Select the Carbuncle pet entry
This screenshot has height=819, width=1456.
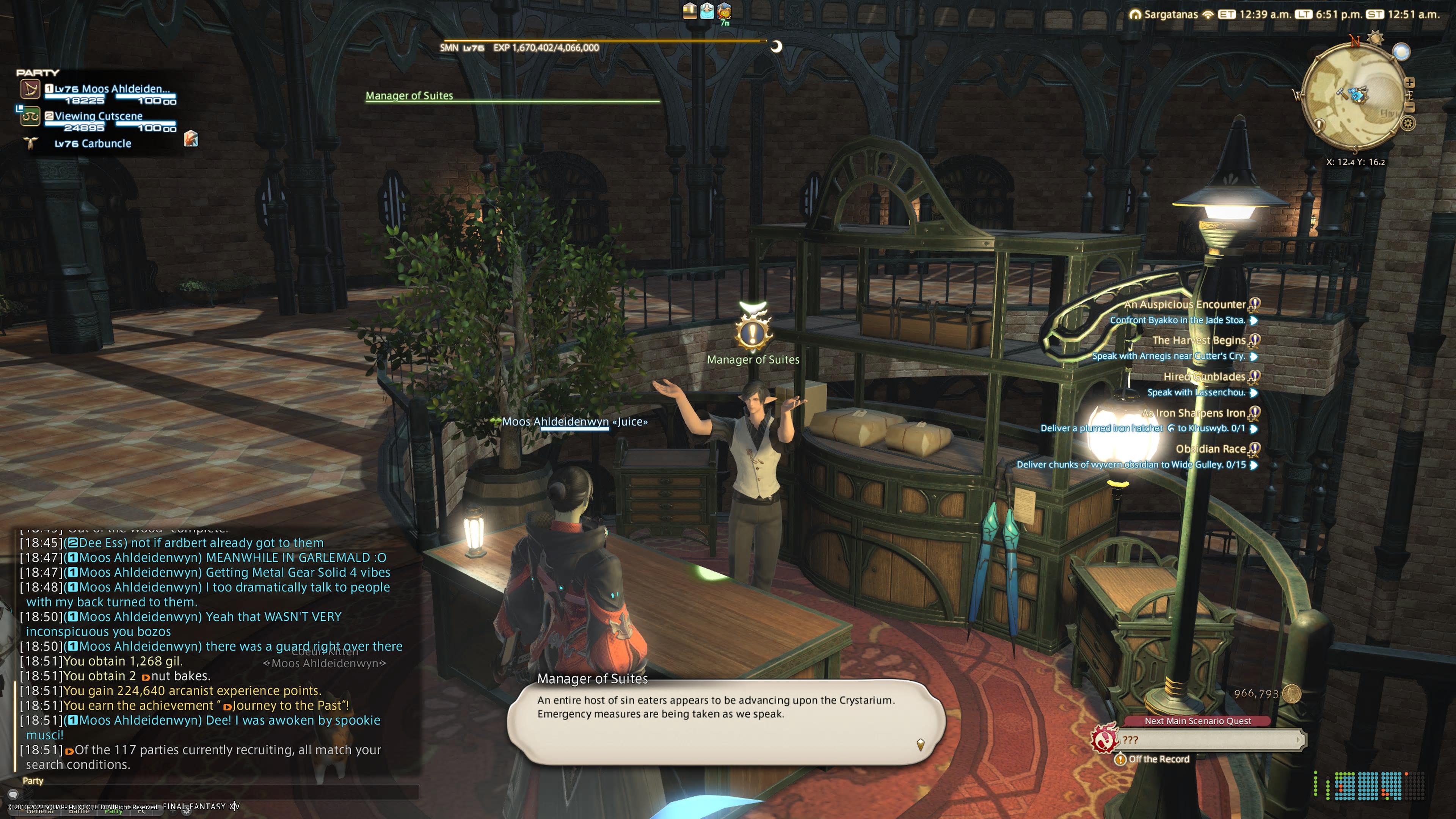[93, 144]
